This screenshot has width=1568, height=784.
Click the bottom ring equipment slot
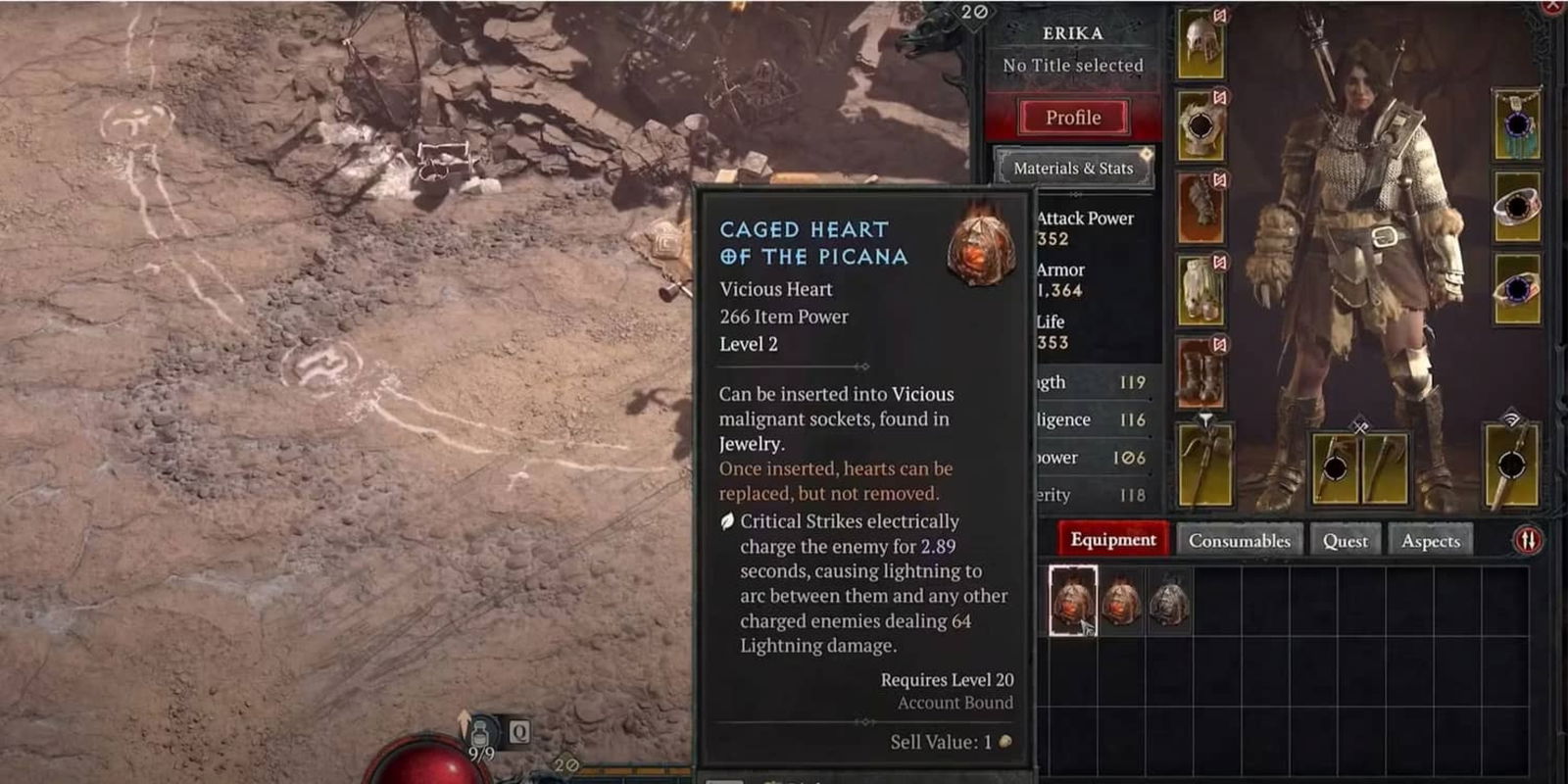pyautogui.click(x=1516, y=287)
